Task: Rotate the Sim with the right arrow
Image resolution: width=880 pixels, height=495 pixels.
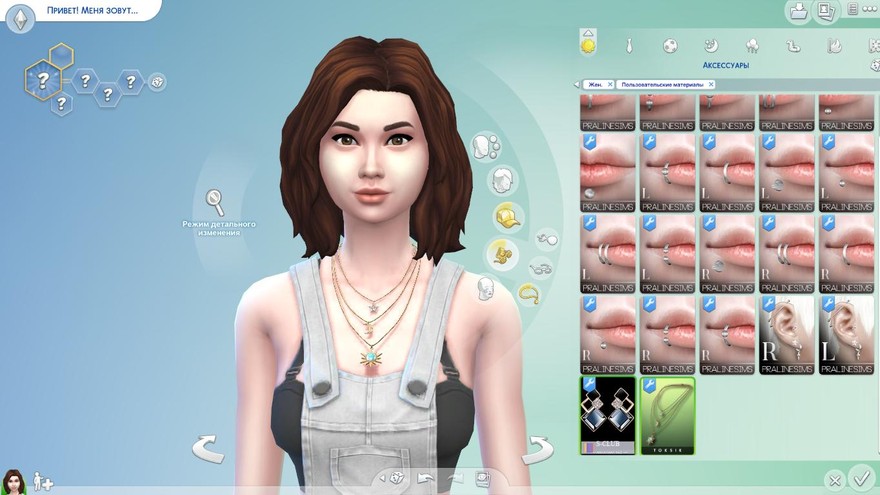Action: (538, 448)
